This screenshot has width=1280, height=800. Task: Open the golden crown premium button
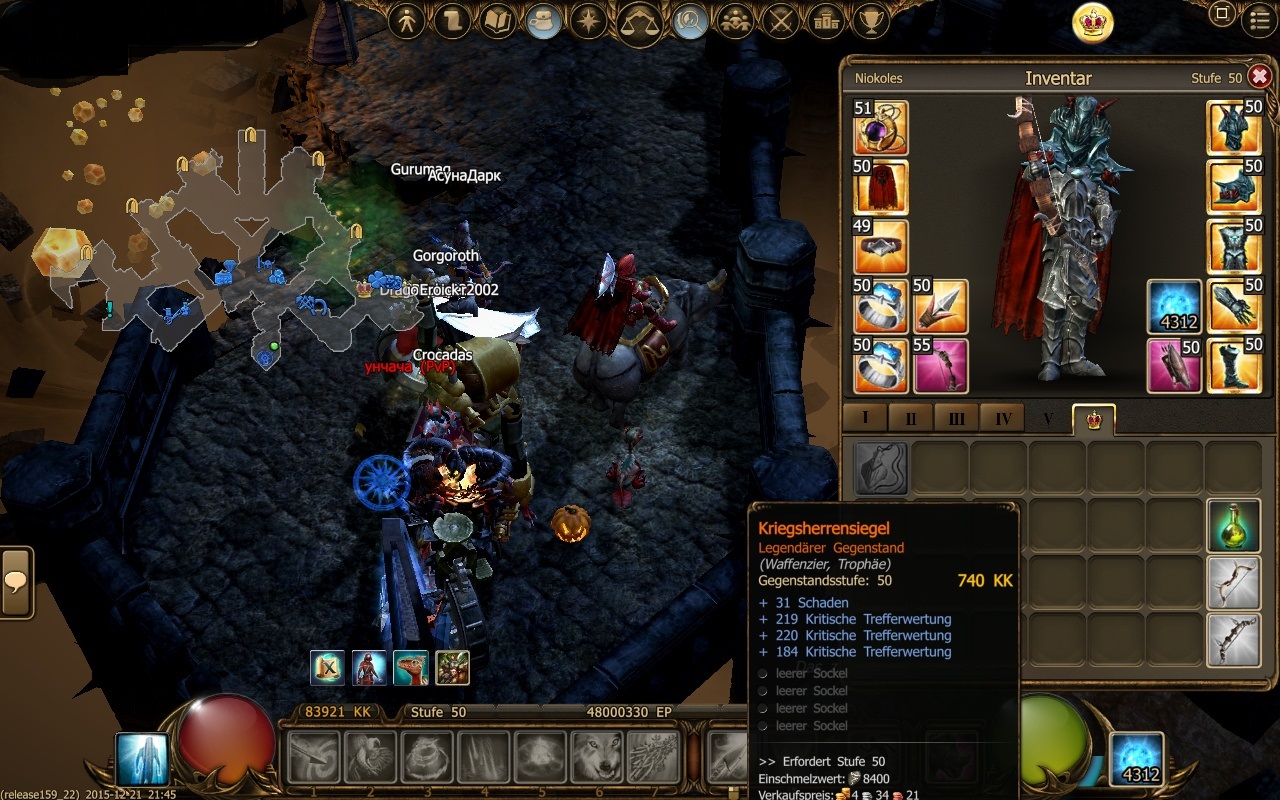(x=1093, y=22)
